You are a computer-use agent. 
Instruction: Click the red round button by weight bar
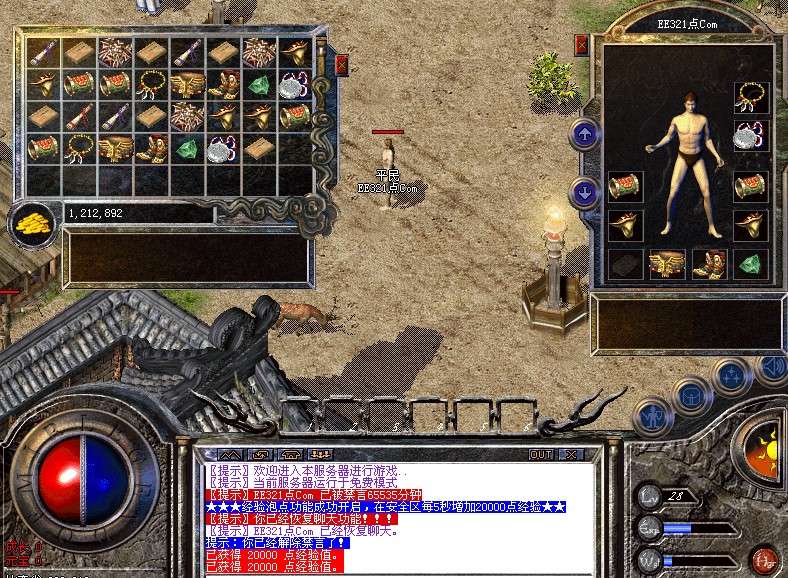click(764, 558)
